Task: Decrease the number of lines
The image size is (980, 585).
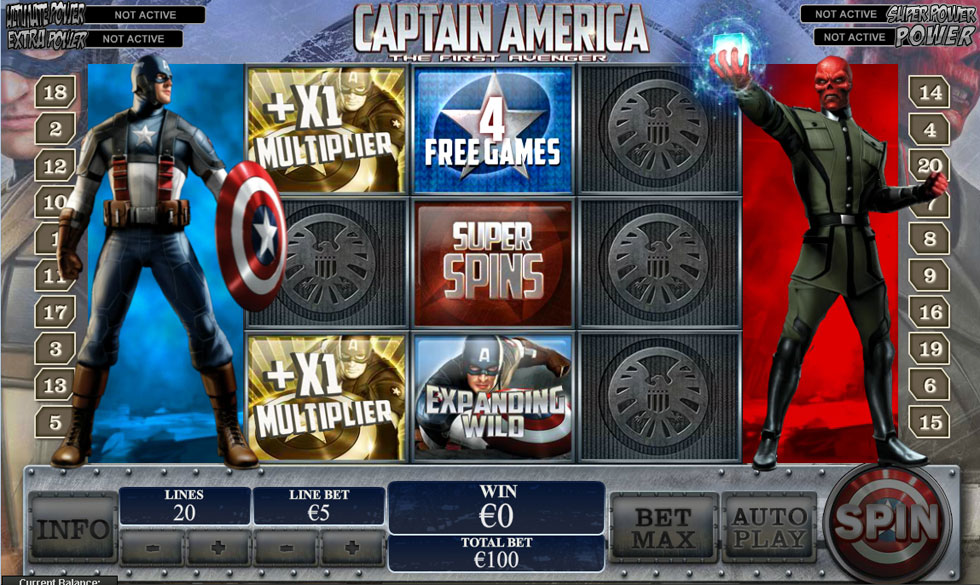Action: [x=151, y=548]
